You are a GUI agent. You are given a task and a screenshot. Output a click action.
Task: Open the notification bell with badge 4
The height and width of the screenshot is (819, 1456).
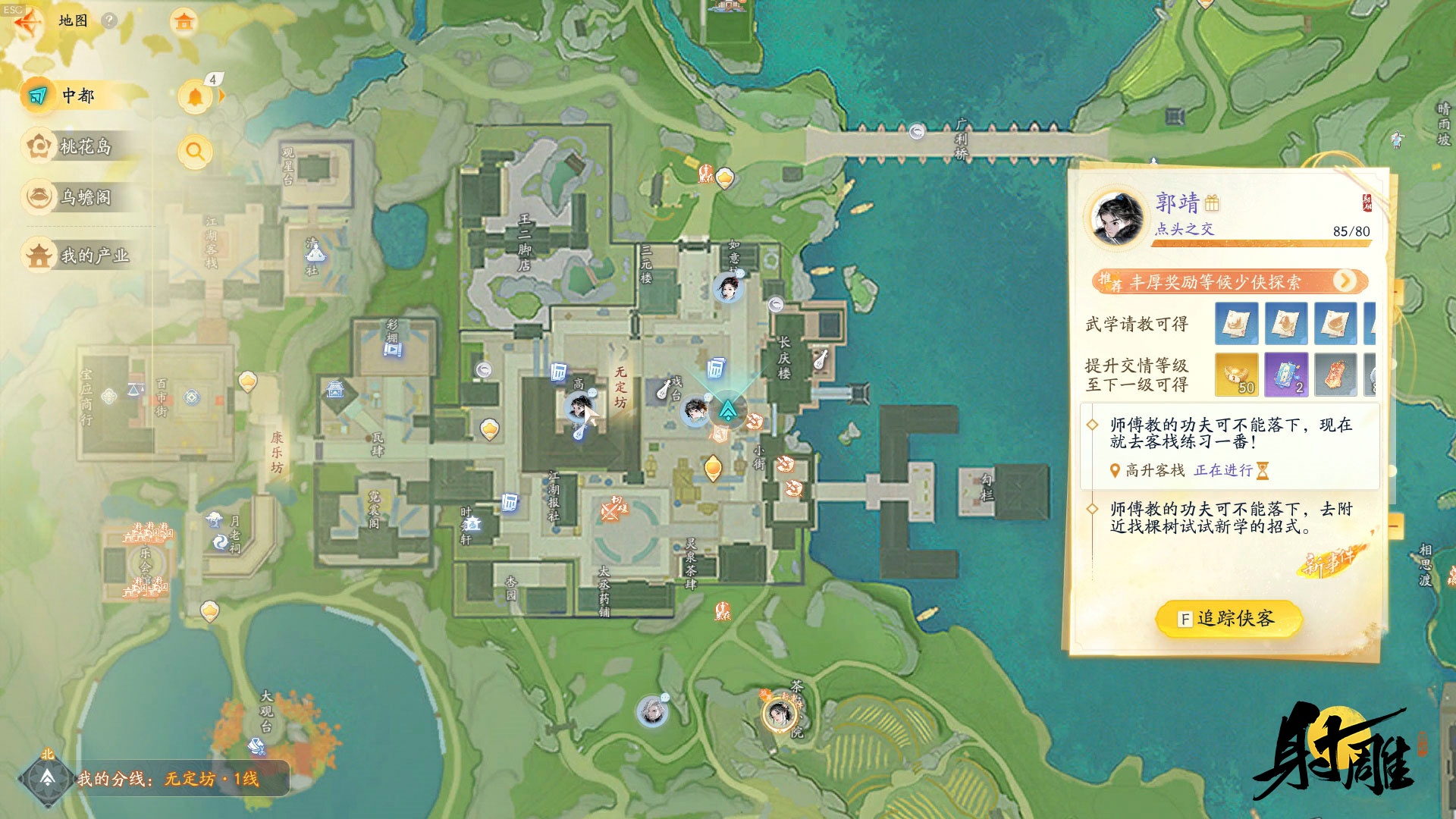click(x=196, y=96)
